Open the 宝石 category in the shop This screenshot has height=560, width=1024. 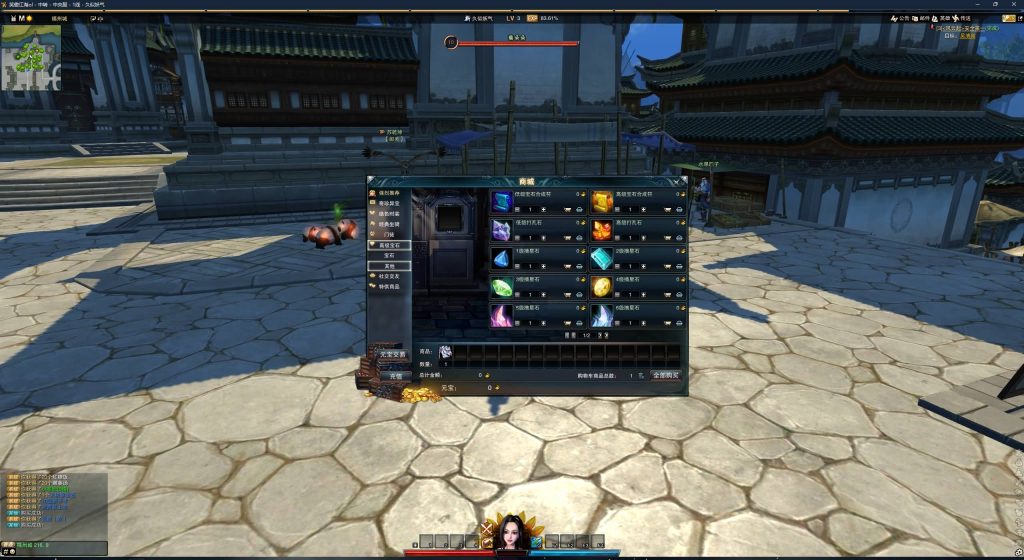pyautogui.click(x=390, y=255)
